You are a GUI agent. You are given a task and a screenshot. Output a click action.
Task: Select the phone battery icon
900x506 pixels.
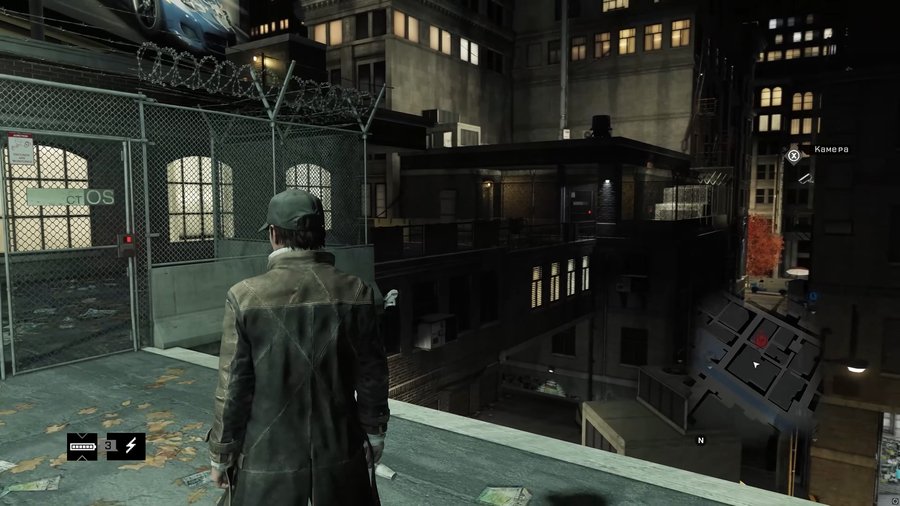tap(82, 446)
